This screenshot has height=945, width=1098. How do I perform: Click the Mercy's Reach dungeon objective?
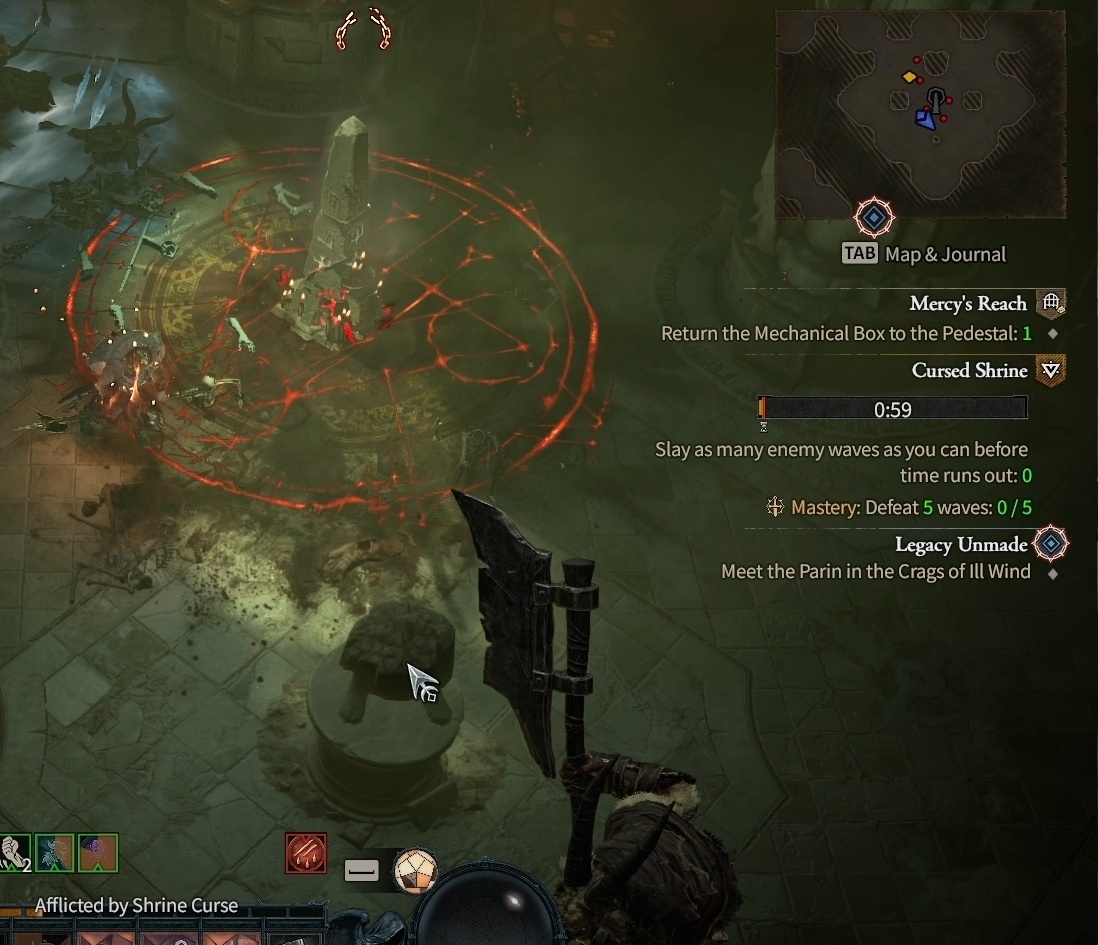tap(967, 304)
